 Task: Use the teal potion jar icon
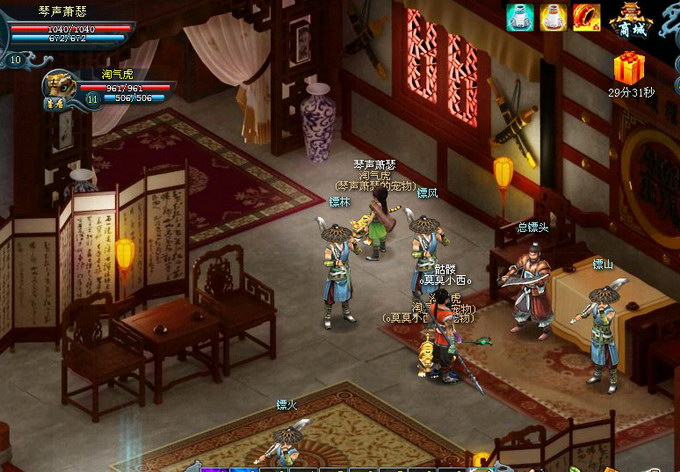(519, 17)
